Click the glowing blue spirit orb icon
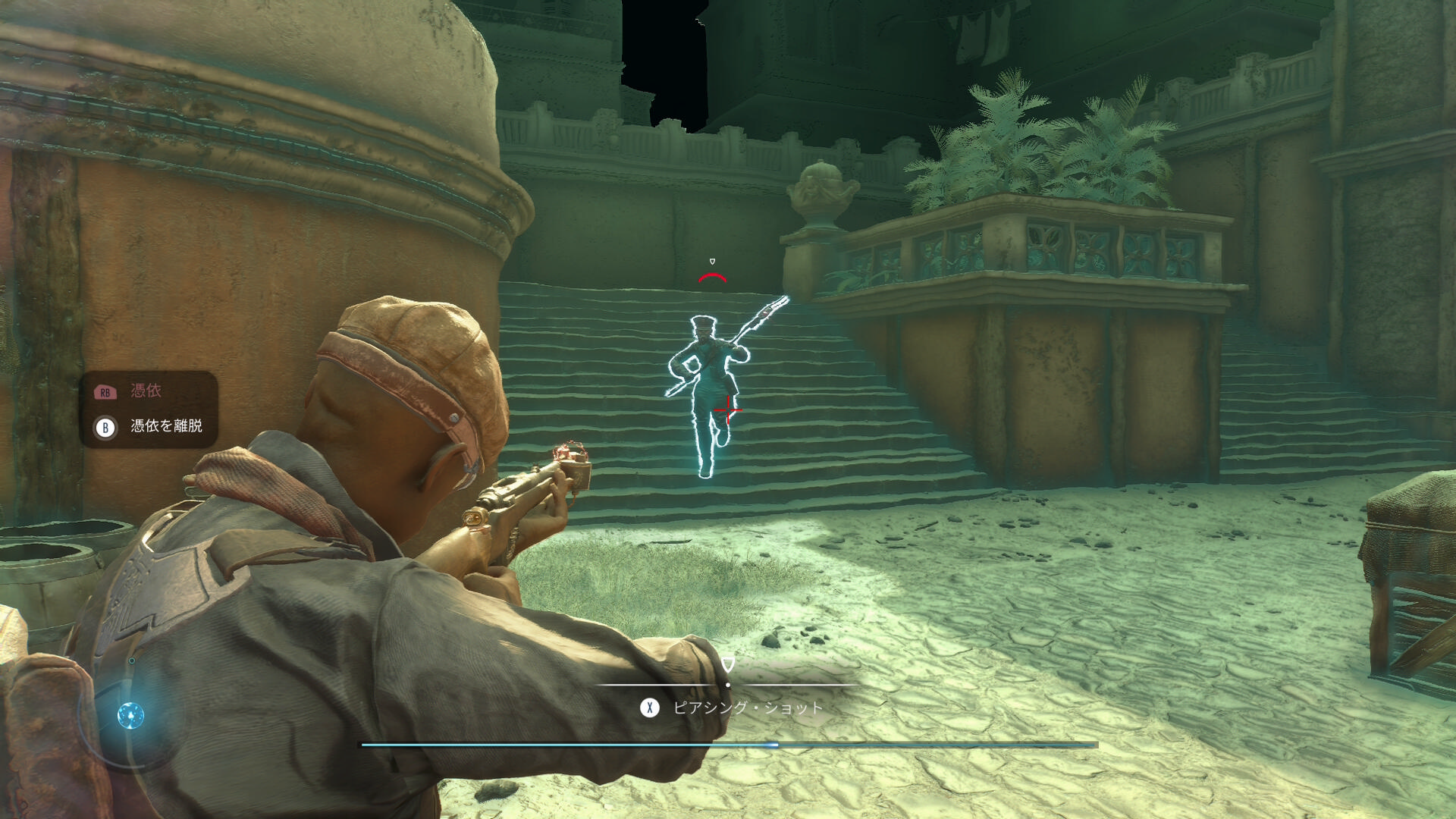This screenshot has height=819, width=1456. pos(130,715)
